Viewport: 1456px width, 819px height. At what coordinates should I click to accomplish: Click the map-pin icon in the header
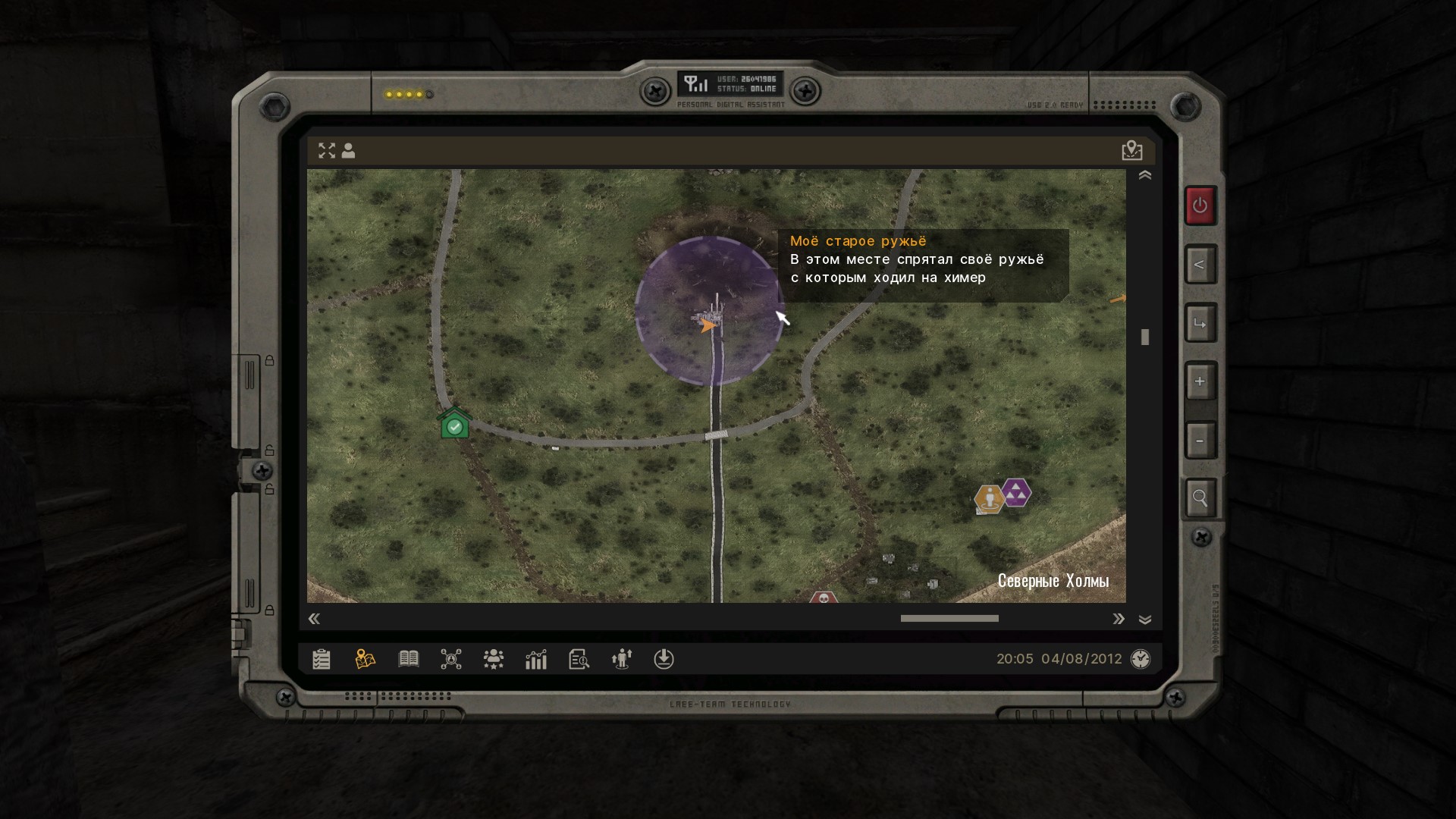(1131, 151)
